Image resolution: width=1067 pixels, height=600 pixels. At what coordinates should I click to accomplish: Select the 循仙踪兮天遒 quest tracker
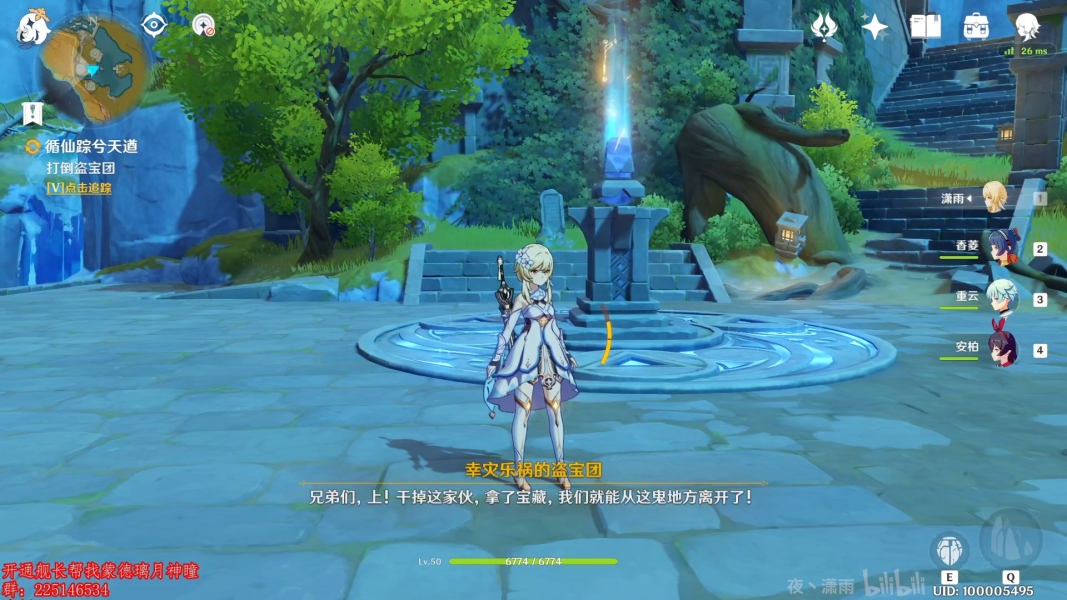pyautogui.click(x=90, y=146)
